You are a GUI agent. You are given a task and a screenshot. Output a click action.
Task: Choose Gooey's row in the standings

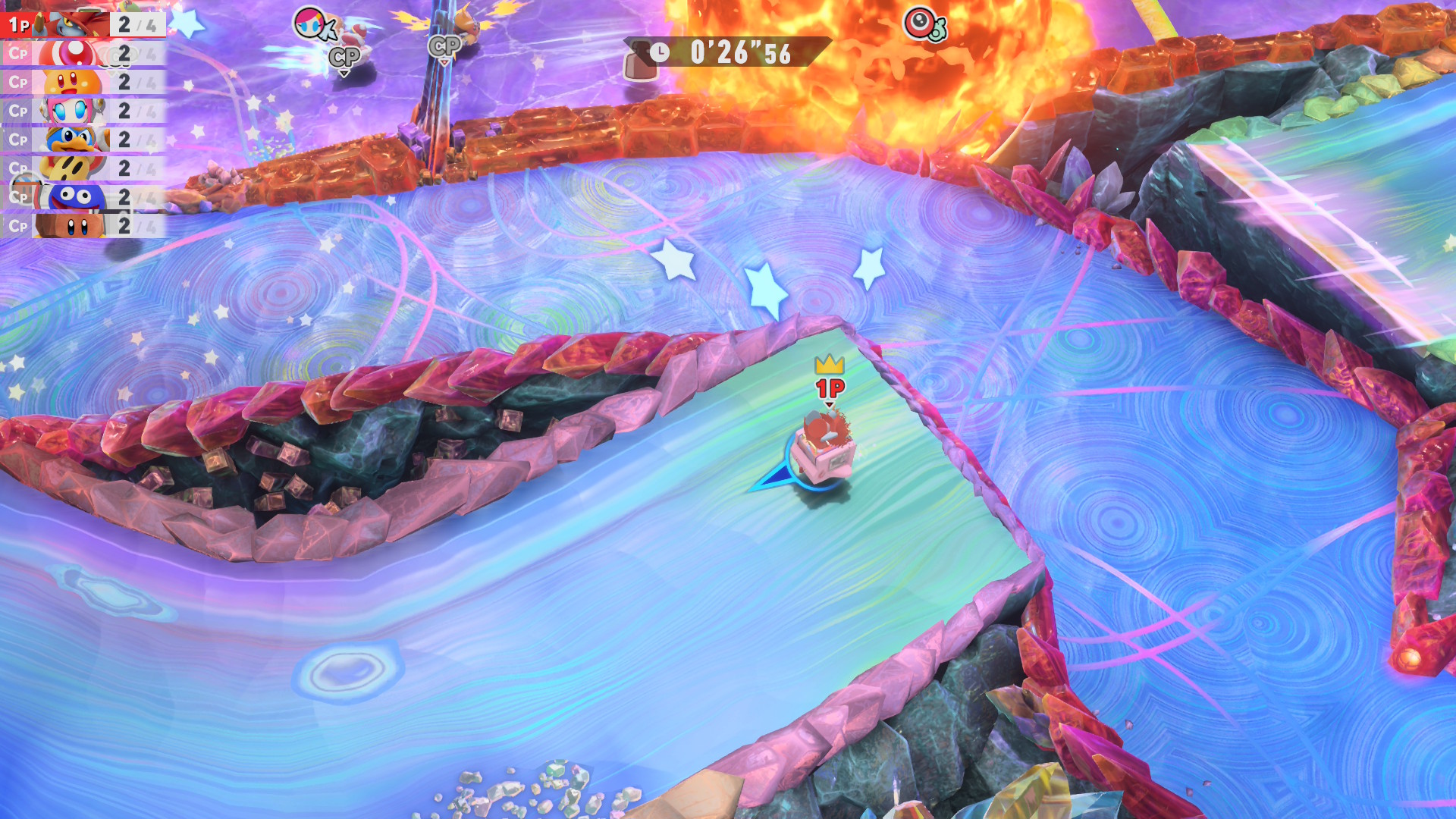point(83,197)
